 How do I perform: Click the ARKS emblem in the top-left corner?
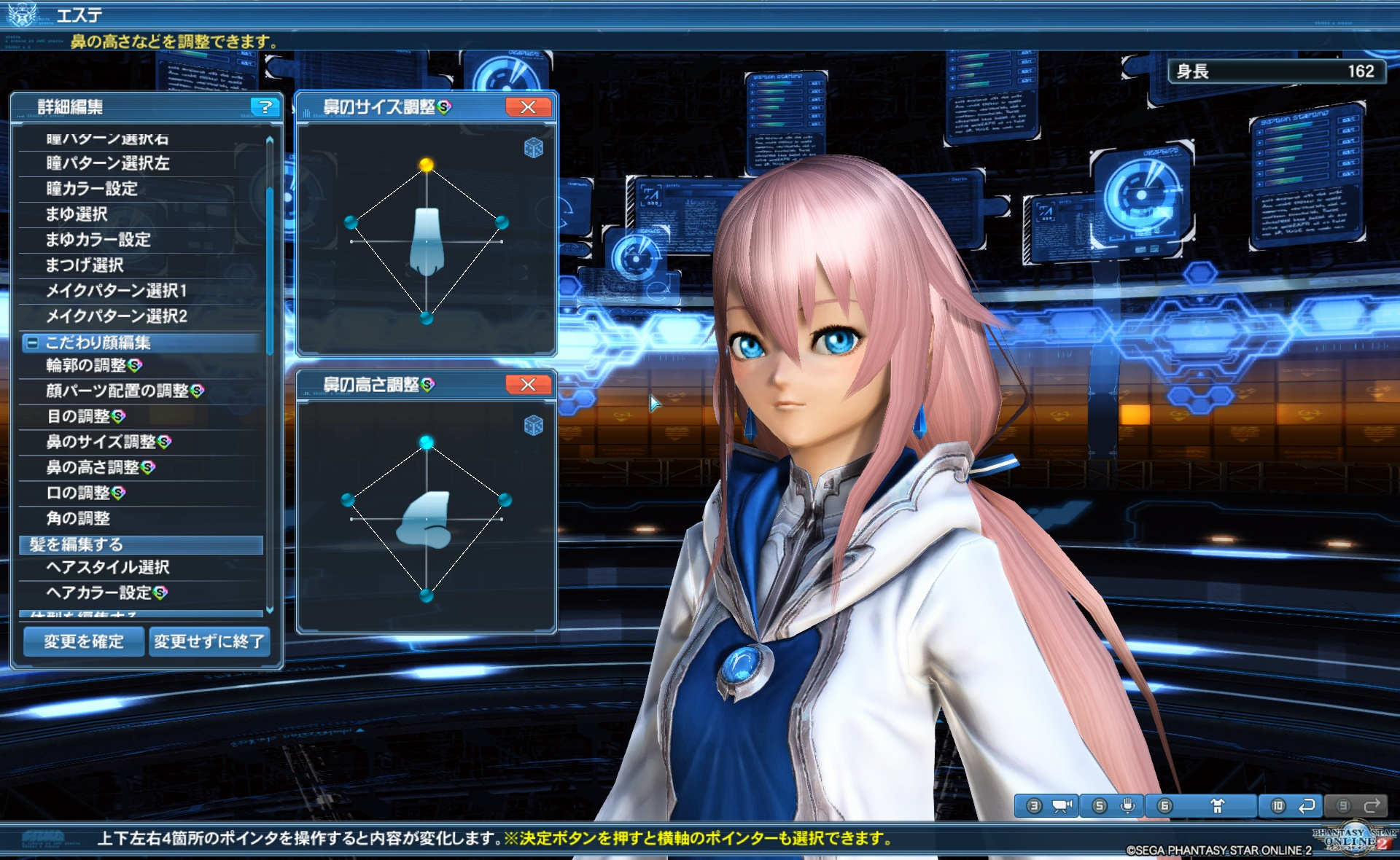point(22,13)
